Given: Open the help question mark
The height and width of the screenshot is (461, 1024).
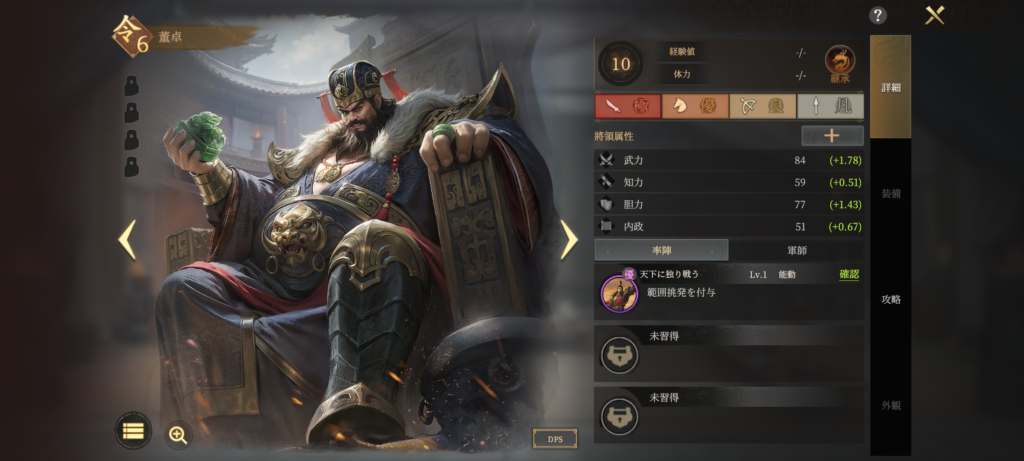Looking at the screenshot, I should click(x=878, y=15).
